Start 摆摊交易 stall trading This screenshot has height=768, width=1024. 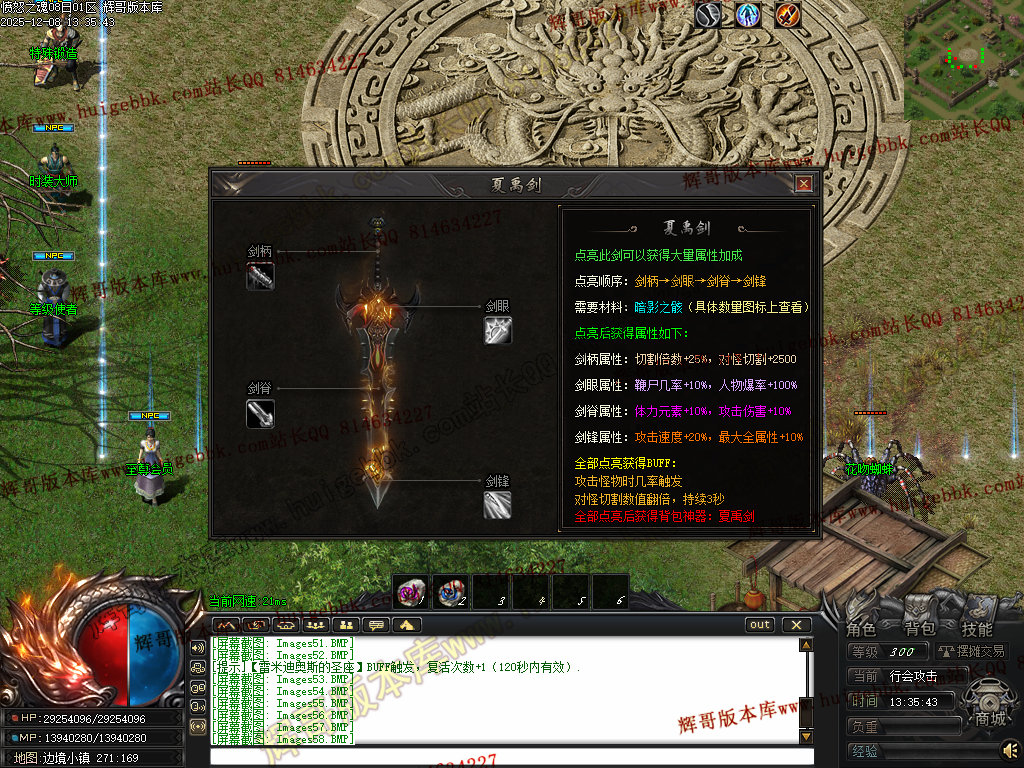972,651
